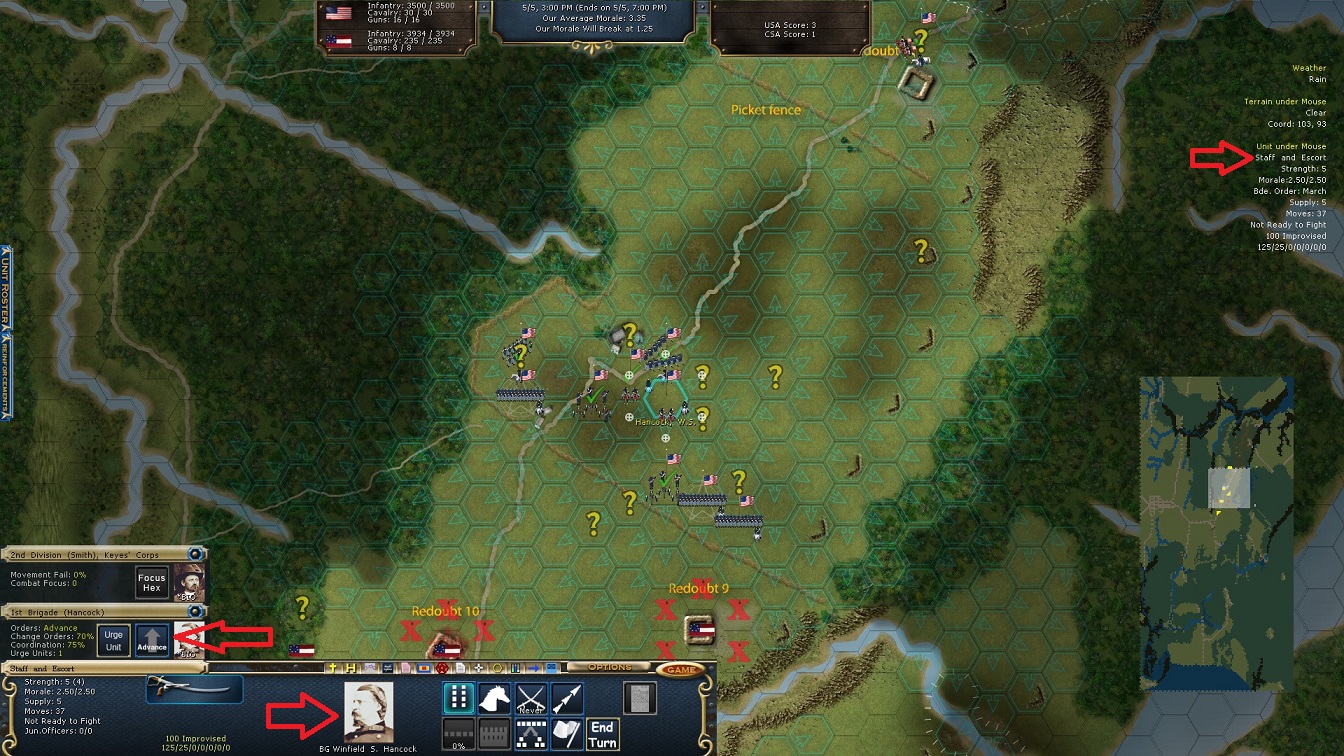
Task: Click the horse head mount icon
Action: click(496, 698)
